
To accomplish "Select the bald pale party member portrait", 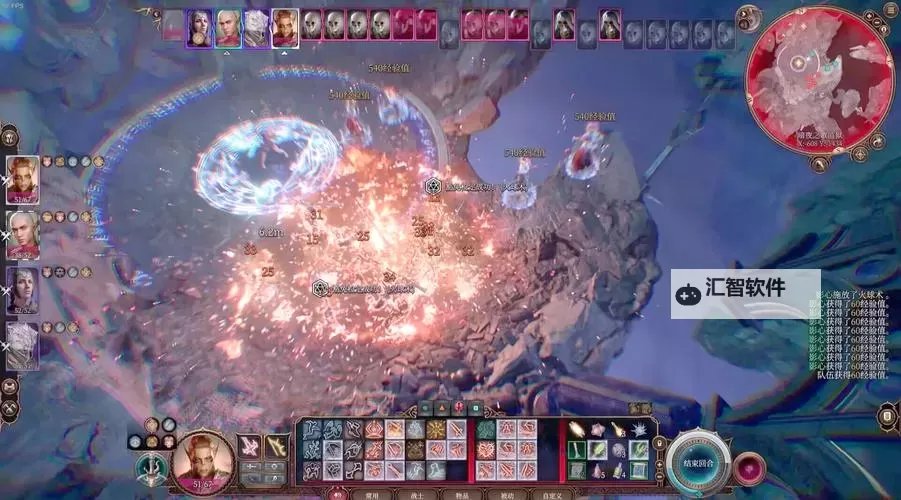I will click(23, 235).
